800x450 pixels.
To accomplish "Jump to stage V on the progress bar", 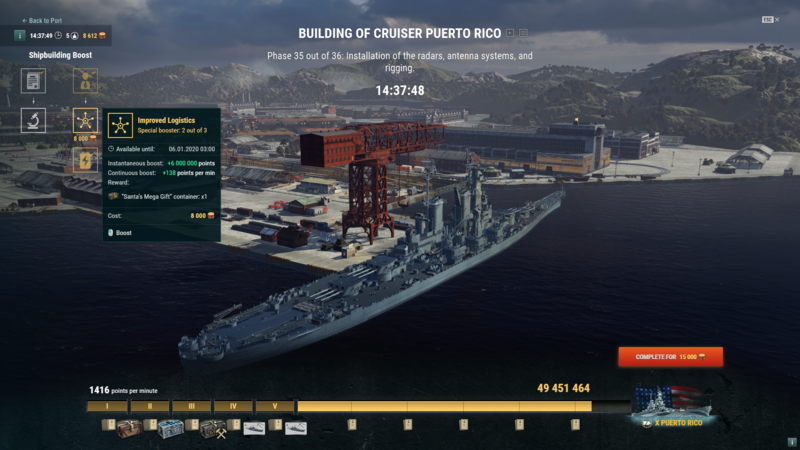I will coord(274,407).
